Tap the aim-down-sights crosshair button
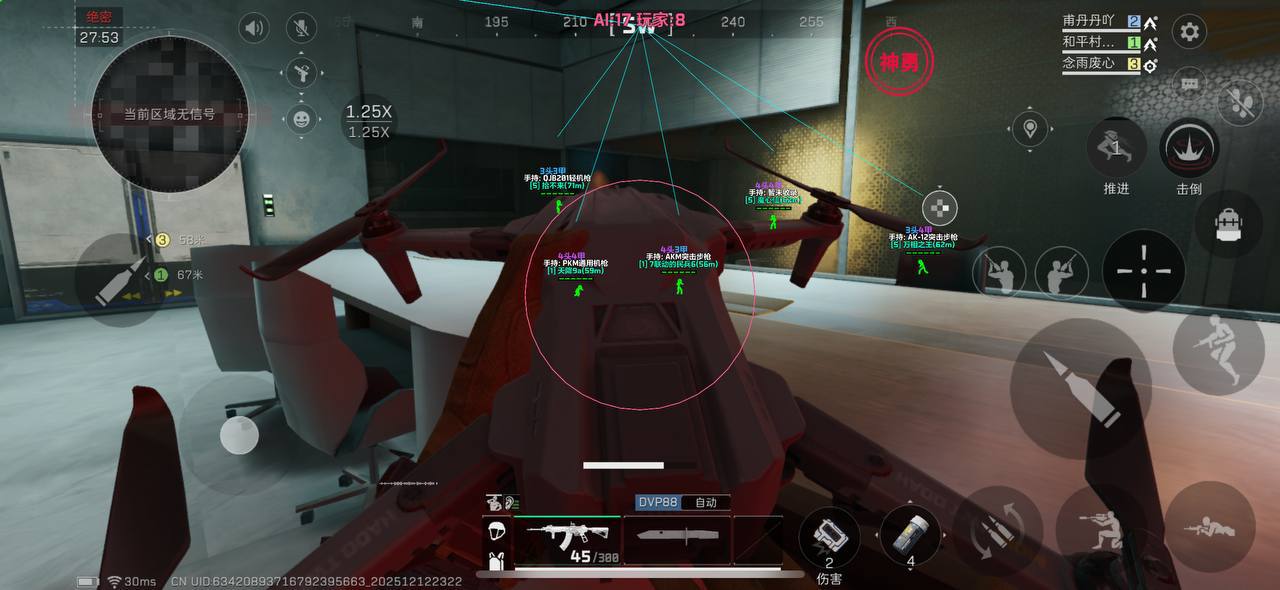Image resolution: width=1280 pixels, height=590 pixels. [x=1143, y=271]
